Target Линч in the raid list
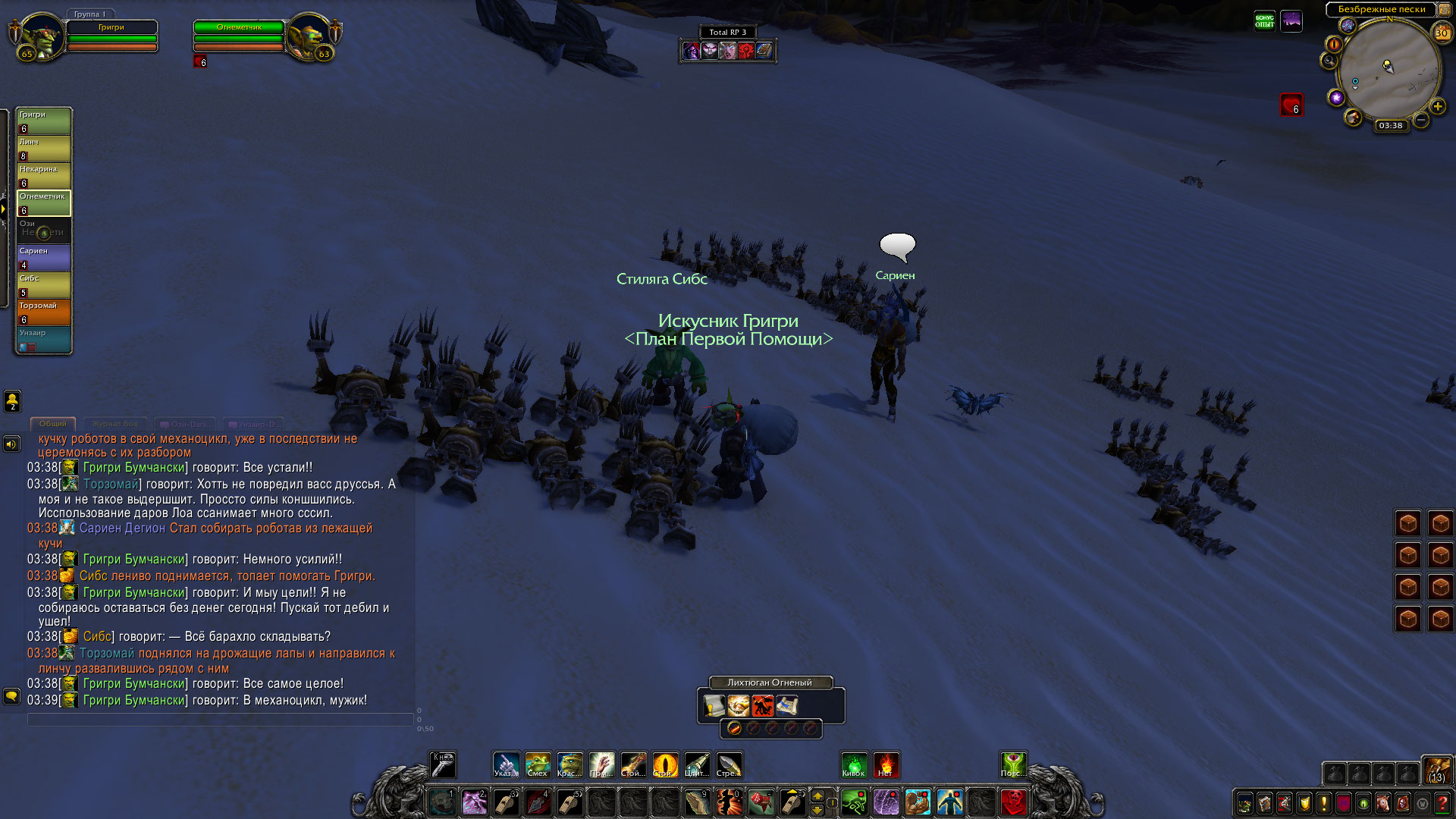This screenshot has width=1456, height=819. point(44,148)
